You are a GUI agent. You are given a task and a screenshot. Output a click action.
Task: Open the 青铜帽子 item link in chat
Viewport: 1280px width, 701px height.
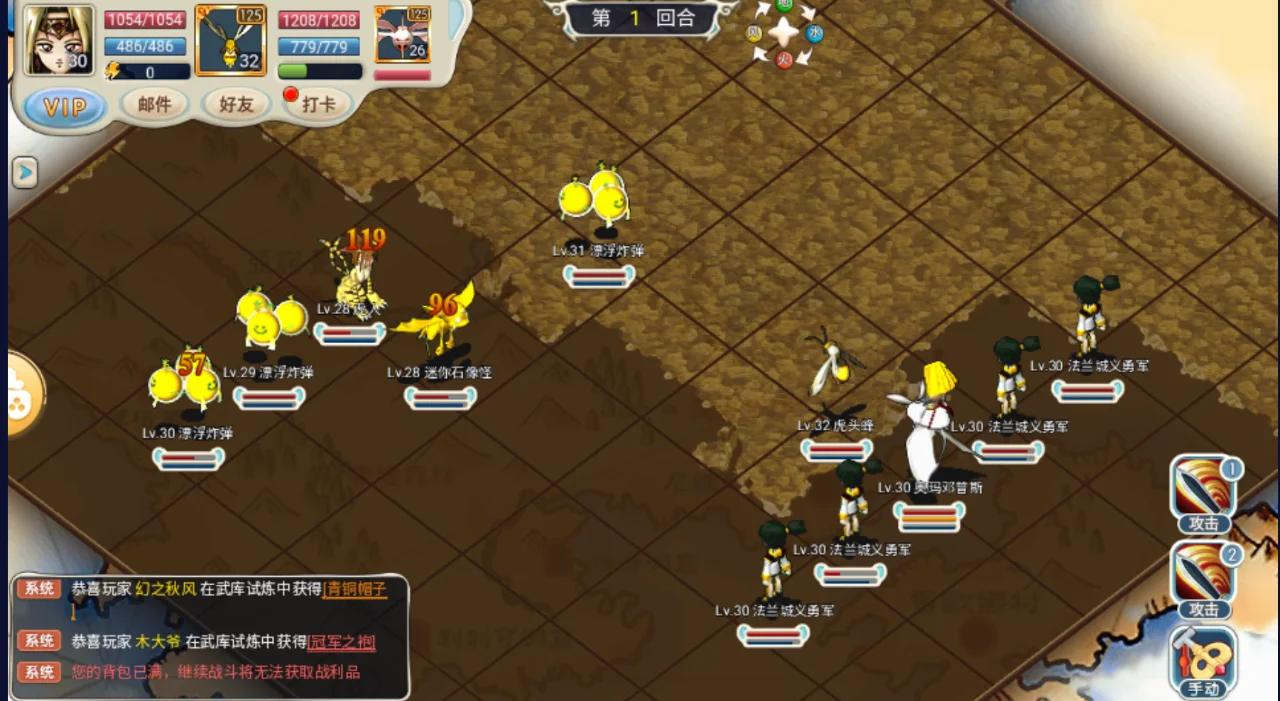pyautogui.click(x=355, y=589)
